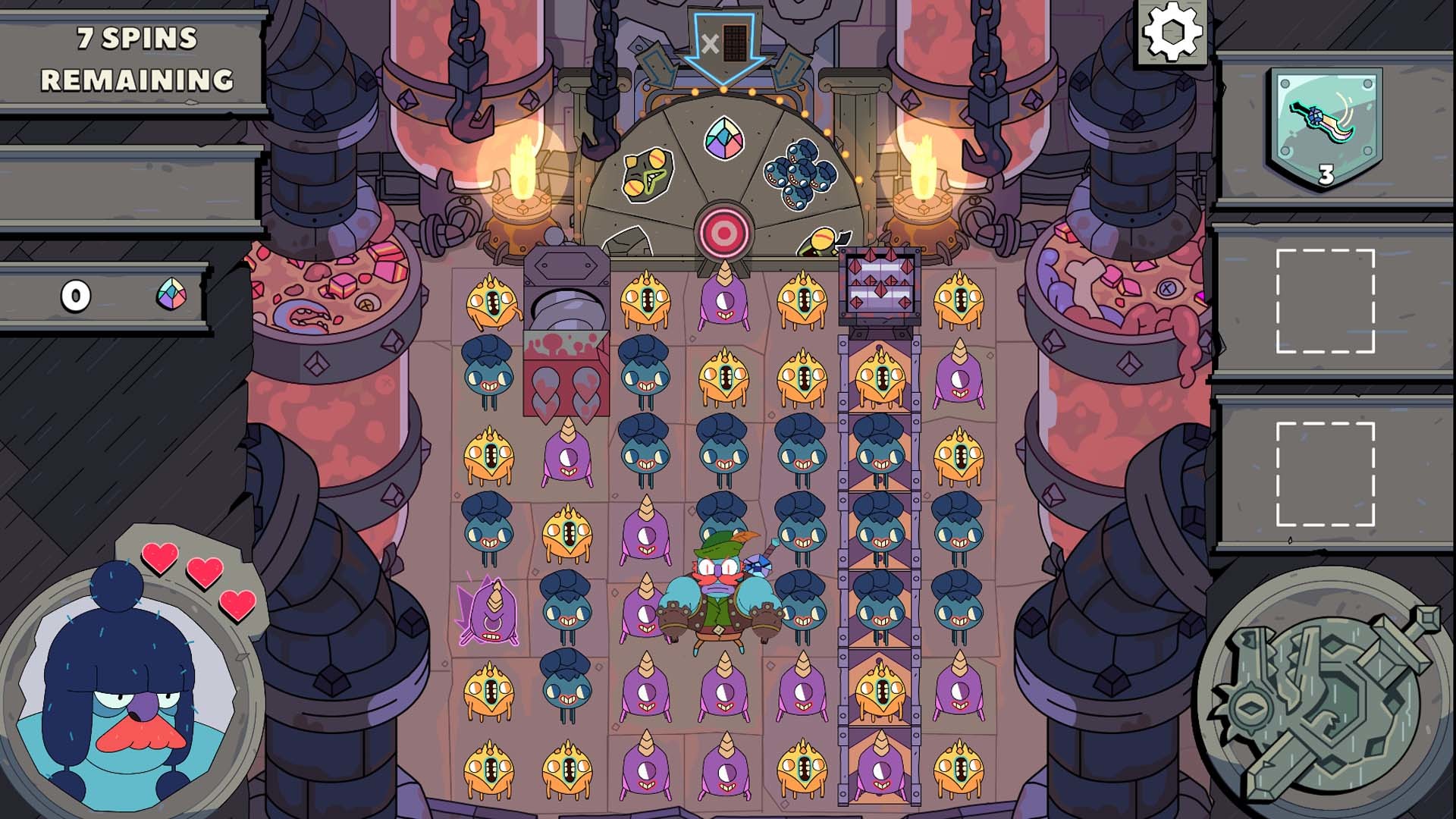
Task: Open the settings gear menu
Action: point(1172,33)
